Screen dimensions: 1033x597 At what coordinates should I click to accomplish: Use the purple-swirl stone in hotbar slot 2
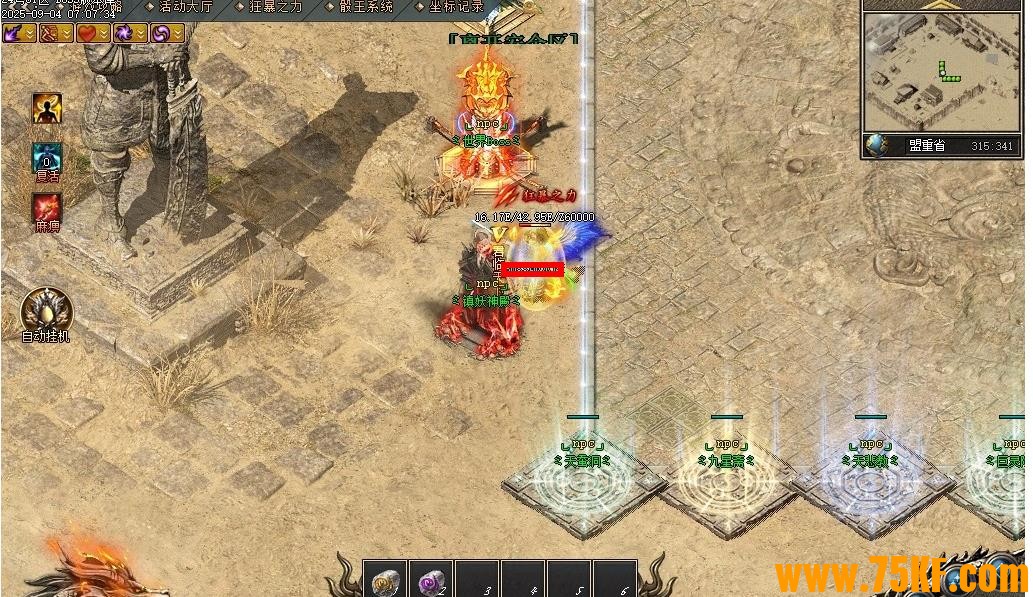(431, 580)
